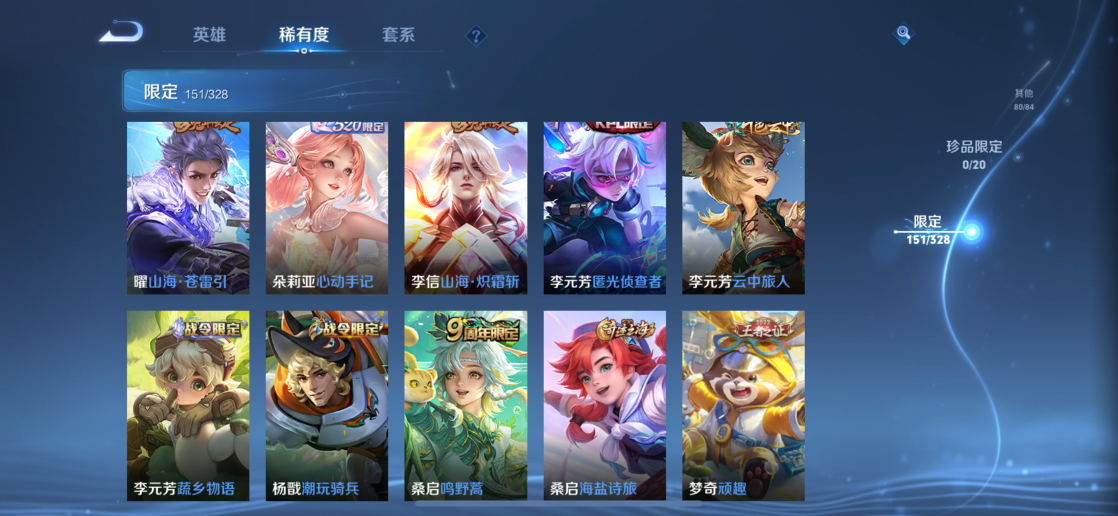Image resolution: width=1118 pixels, height=516 pixels.
Task: Select the 桑启 鸣野蒿 skin card
Action: (x=465, y=405)
